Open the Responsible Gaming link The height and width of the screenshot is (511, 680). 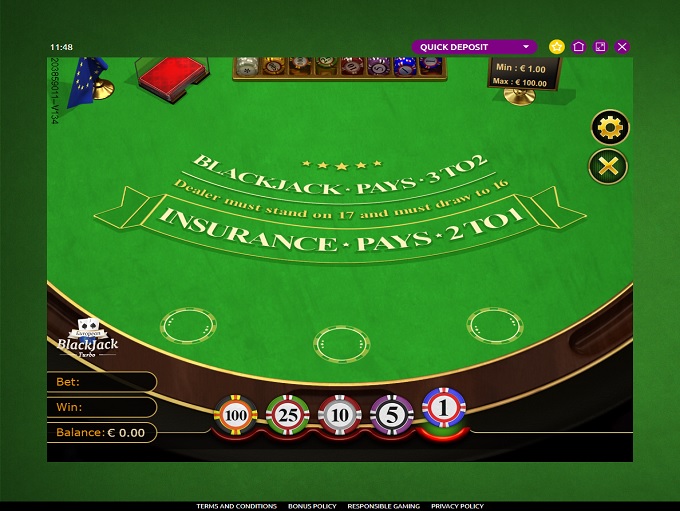(x=383, y=506)
